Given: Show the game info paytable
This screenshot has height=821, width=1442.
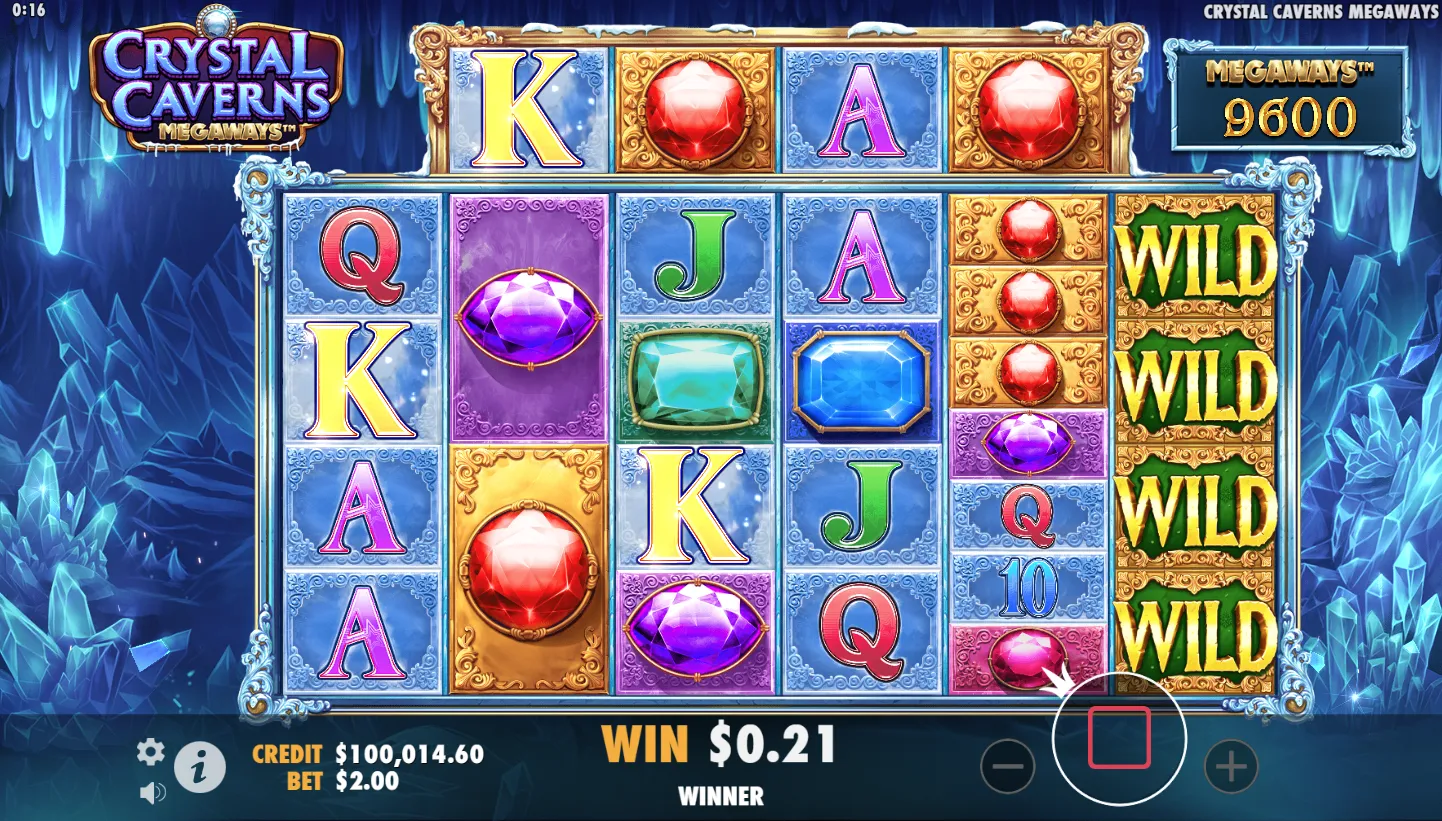Looking at the screenshot, I should [x=200, y=768].
